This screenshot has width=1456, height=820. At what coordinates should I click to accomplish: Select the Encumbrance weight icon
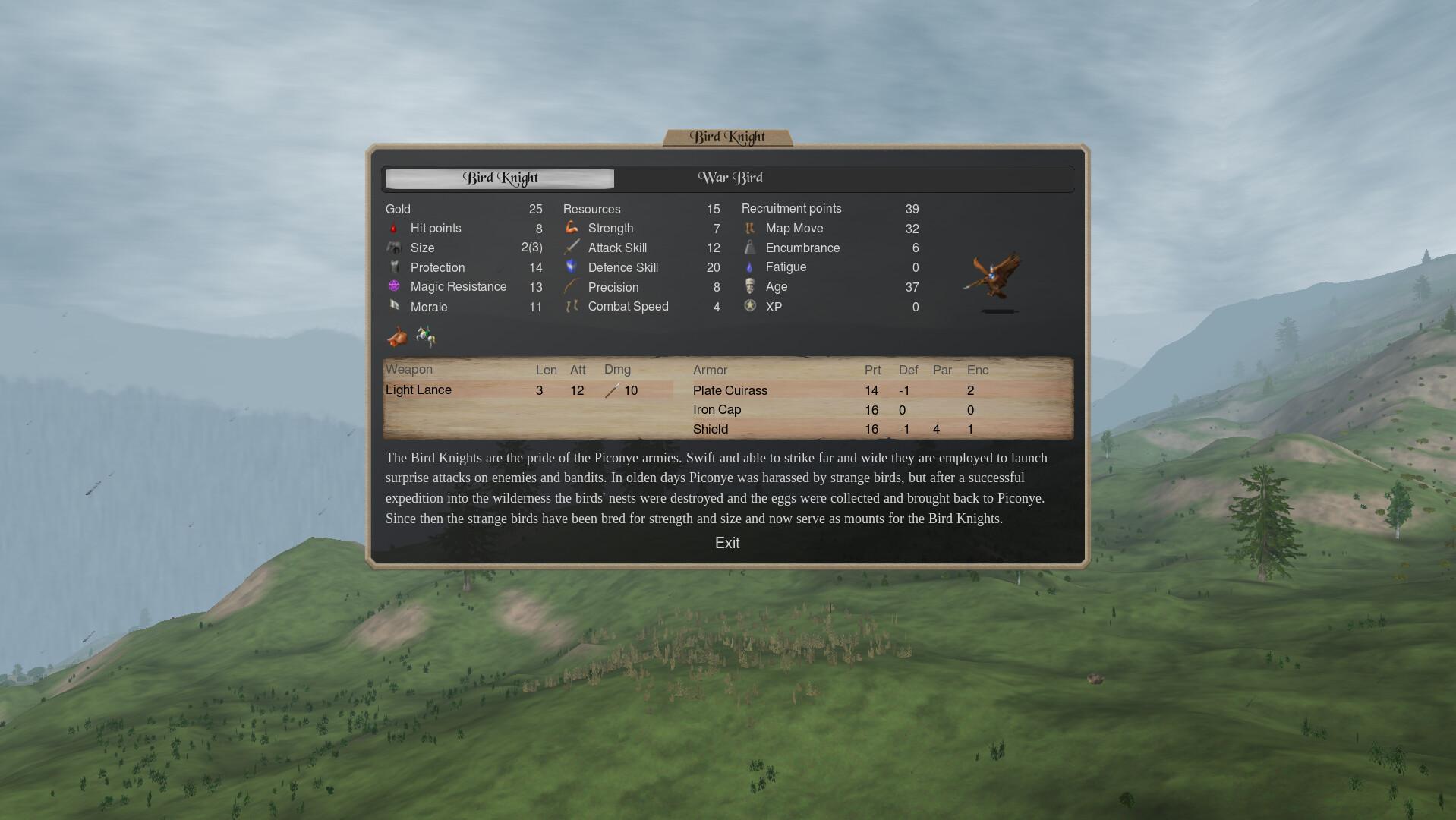pos(749,248)
